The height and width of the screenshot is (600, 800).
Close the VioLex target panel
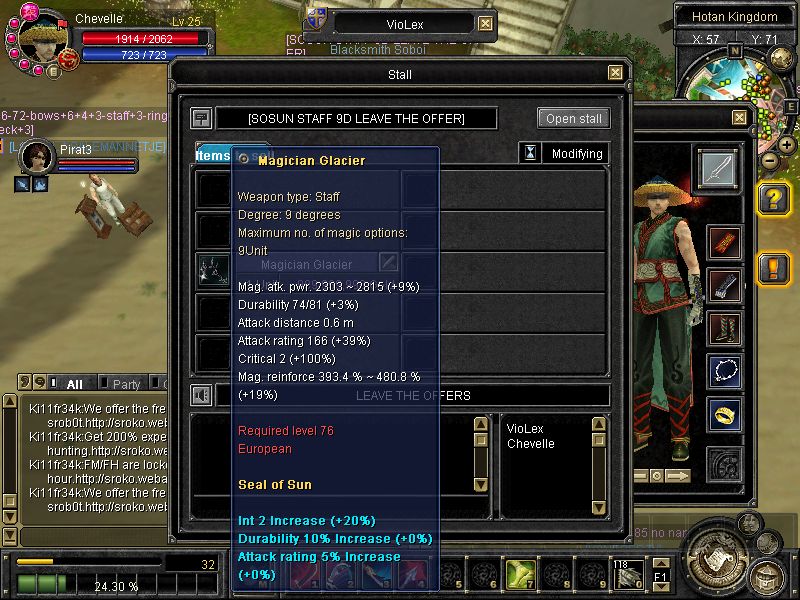click(x=485, y=24)
